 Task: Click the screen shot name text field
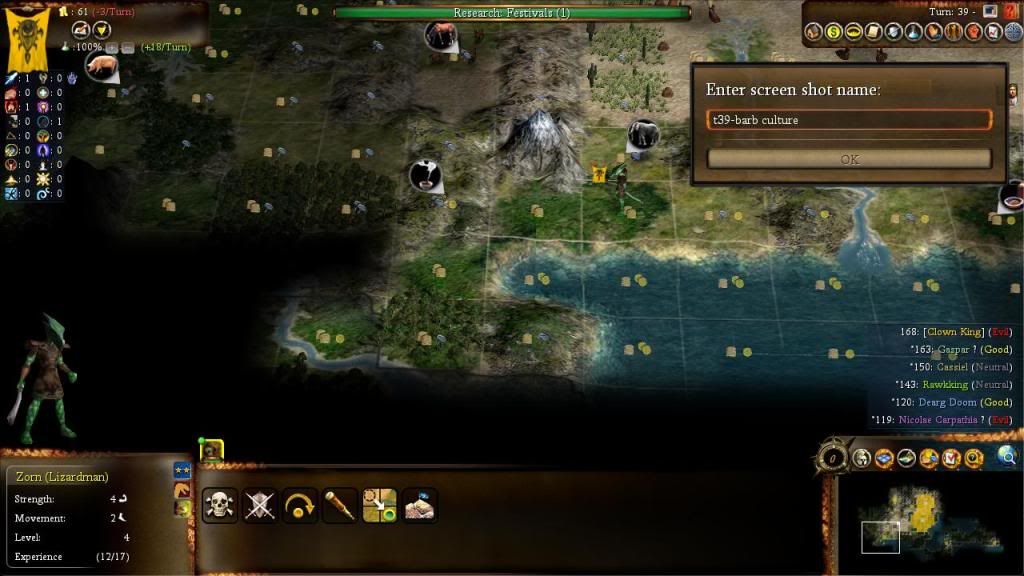point(849,120)
